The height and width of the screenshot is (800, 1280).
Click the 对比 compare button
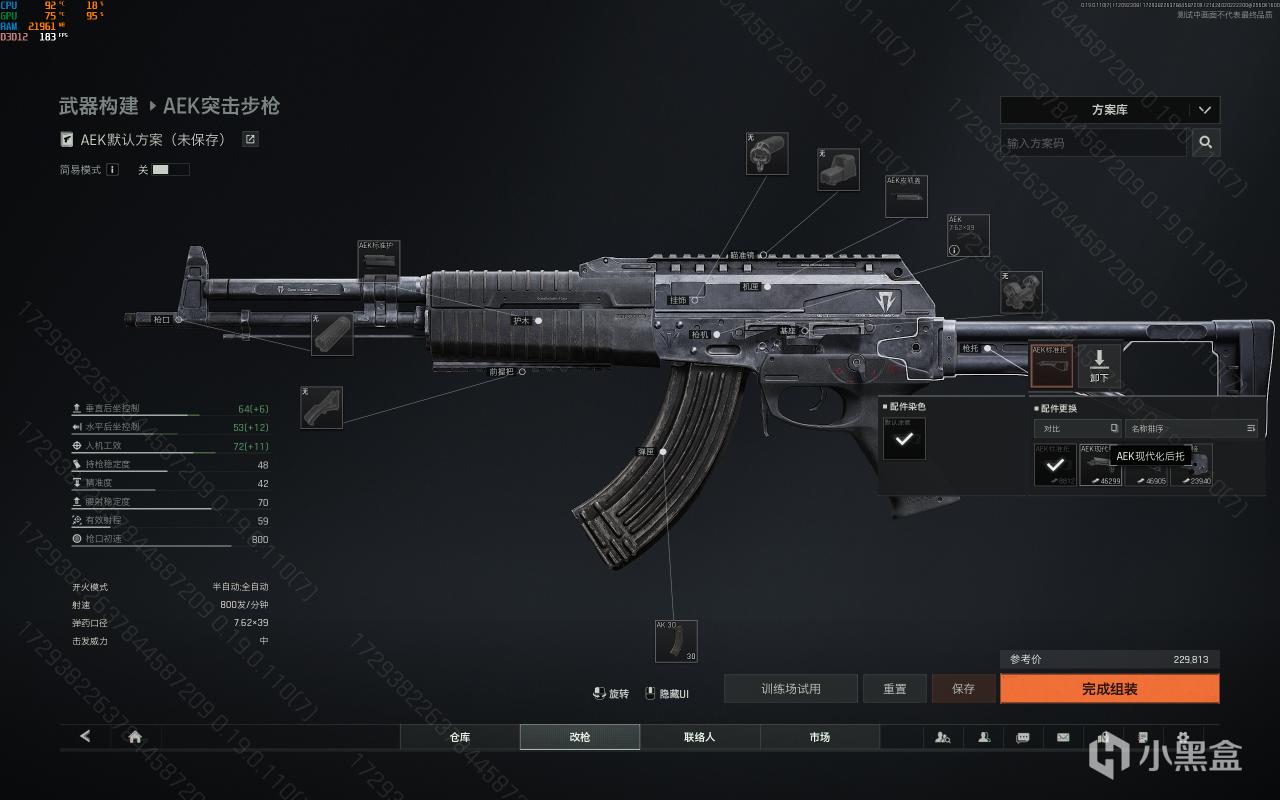tap(1077, 428)
